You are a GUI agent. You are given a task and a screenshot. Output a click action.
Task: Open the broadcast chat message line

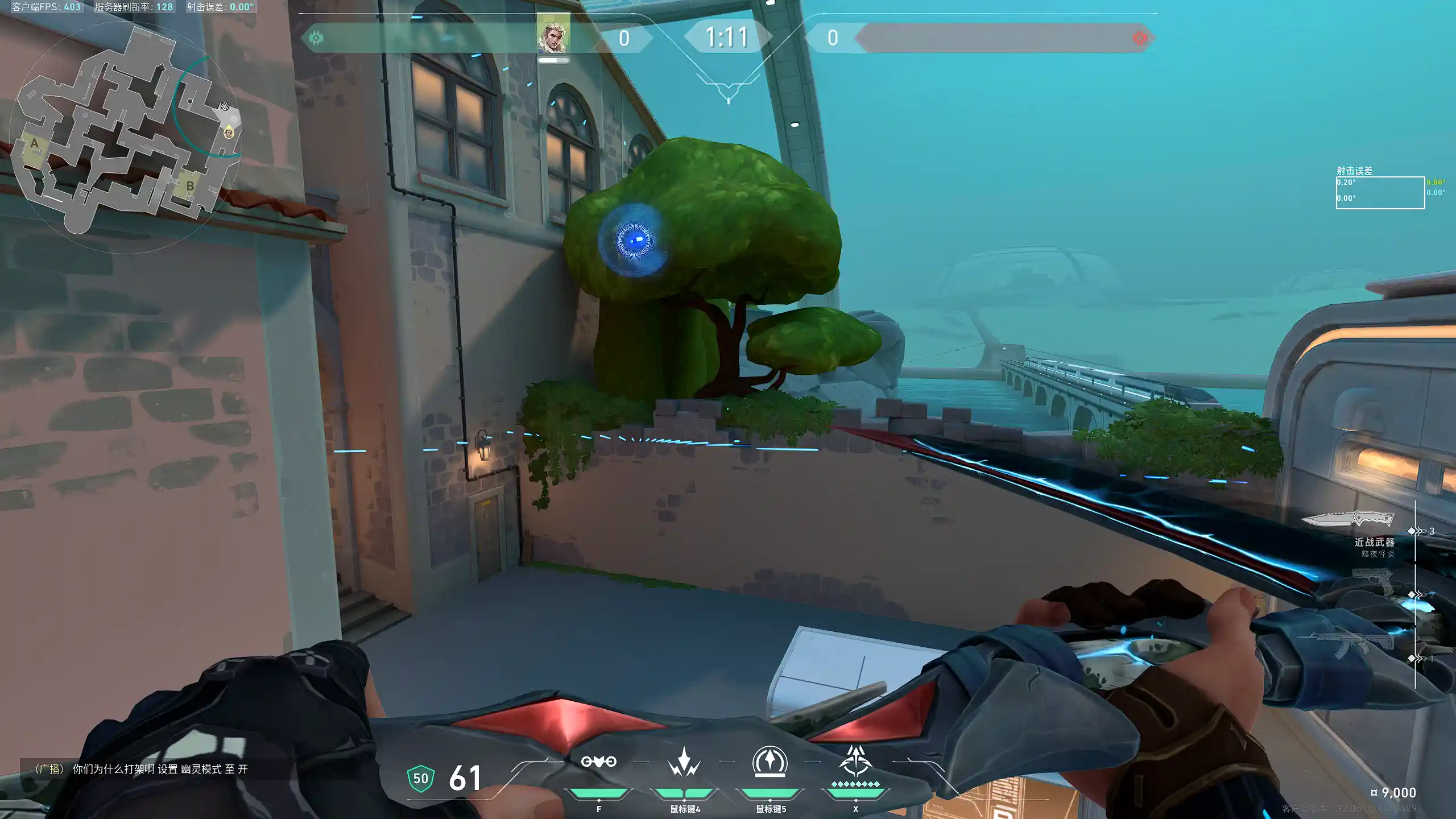pyautogui.click(x=141, y=769)
